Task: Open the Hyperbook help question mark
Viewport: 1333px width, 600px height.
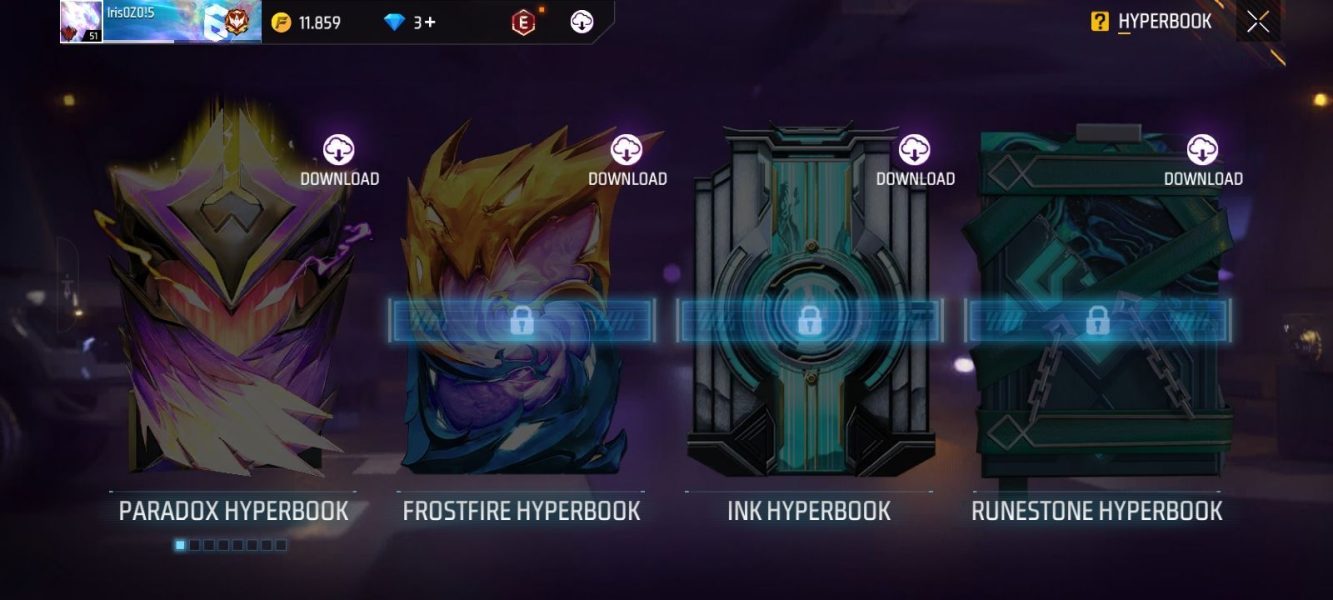Action: 1100,22
